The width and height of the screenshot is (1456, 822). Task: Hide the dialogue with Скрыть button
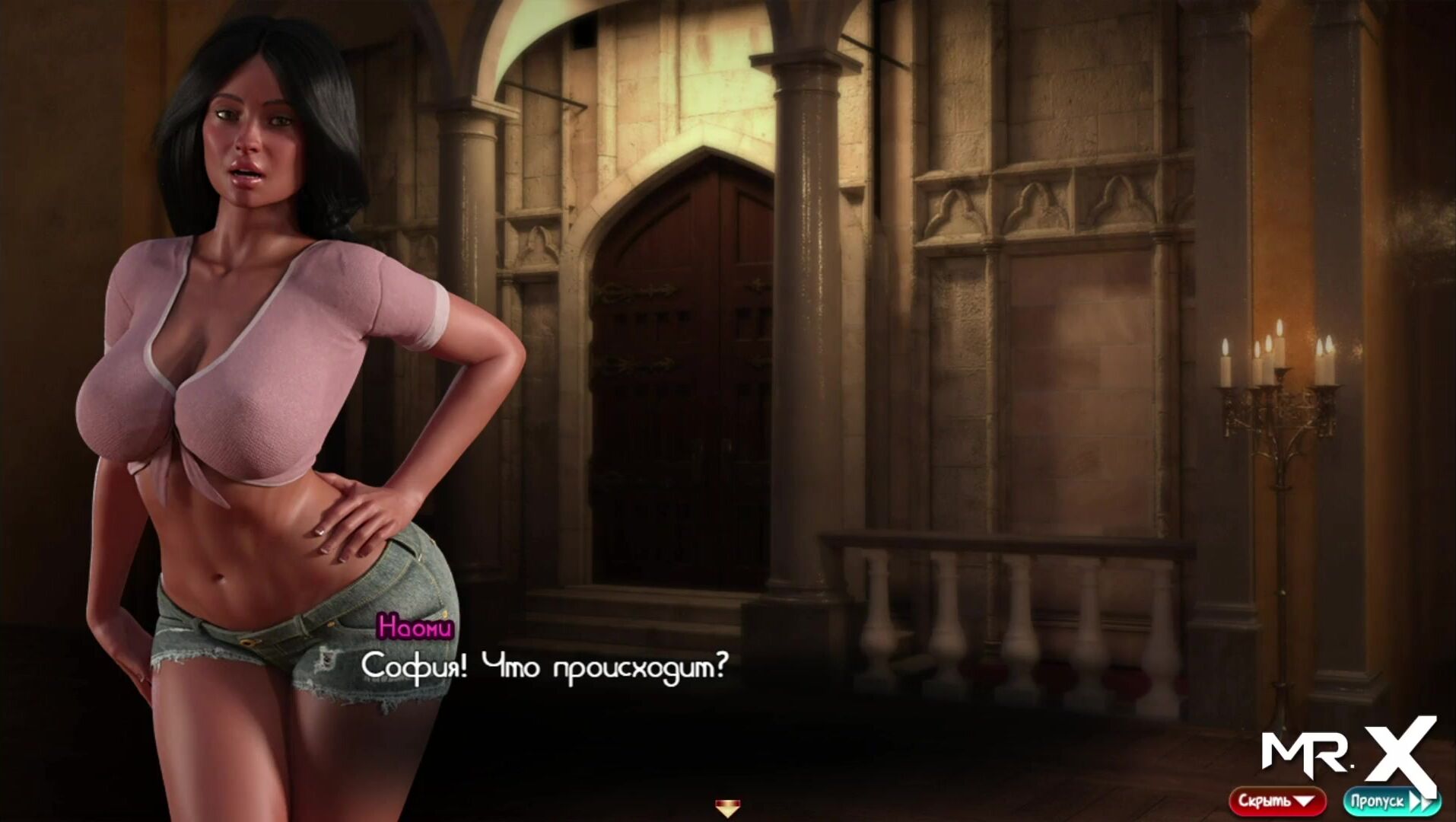click(x=1276, y=801)
